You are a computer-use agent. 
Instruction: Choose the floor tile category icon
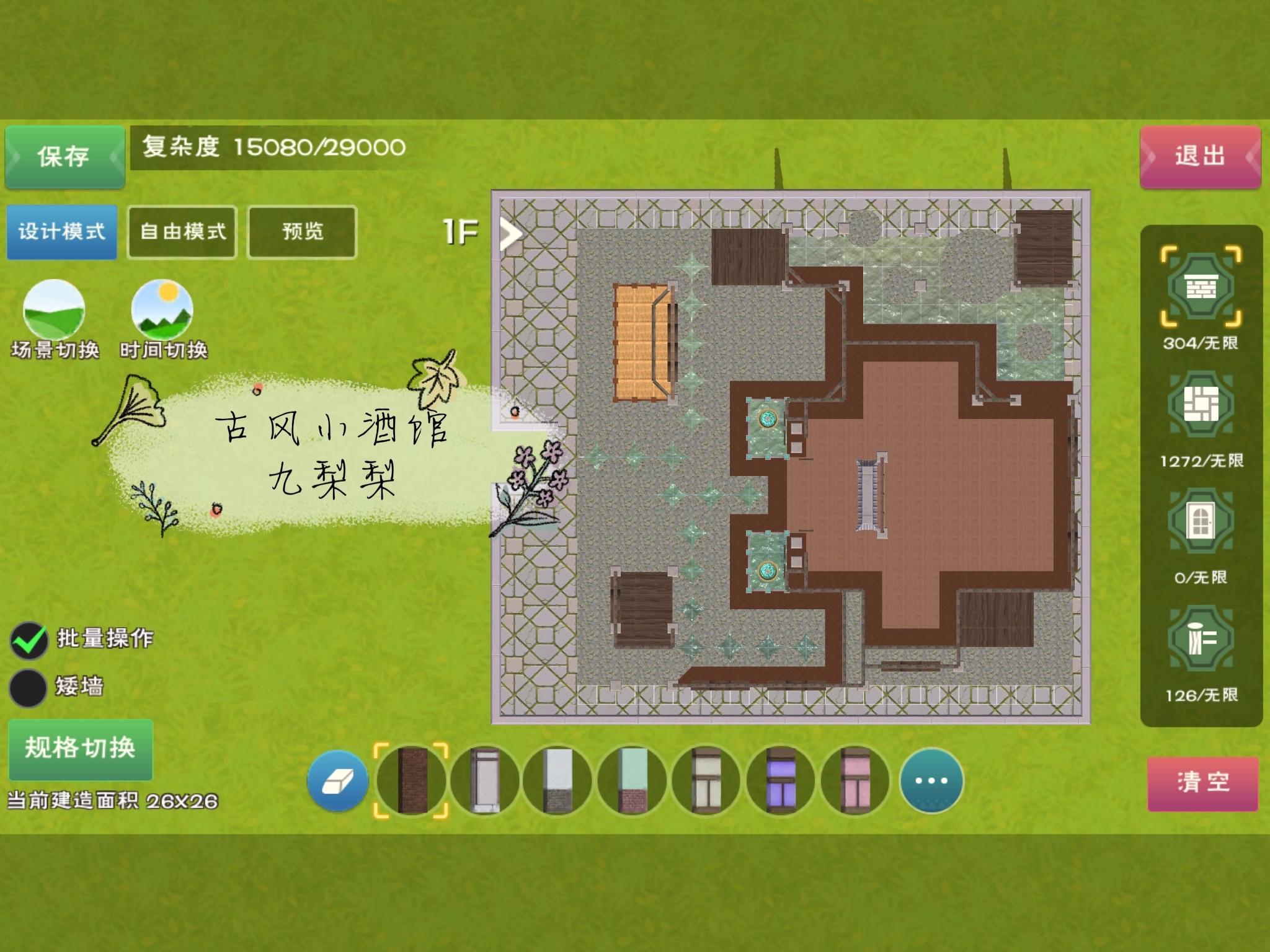click(x=1201, y=404)
